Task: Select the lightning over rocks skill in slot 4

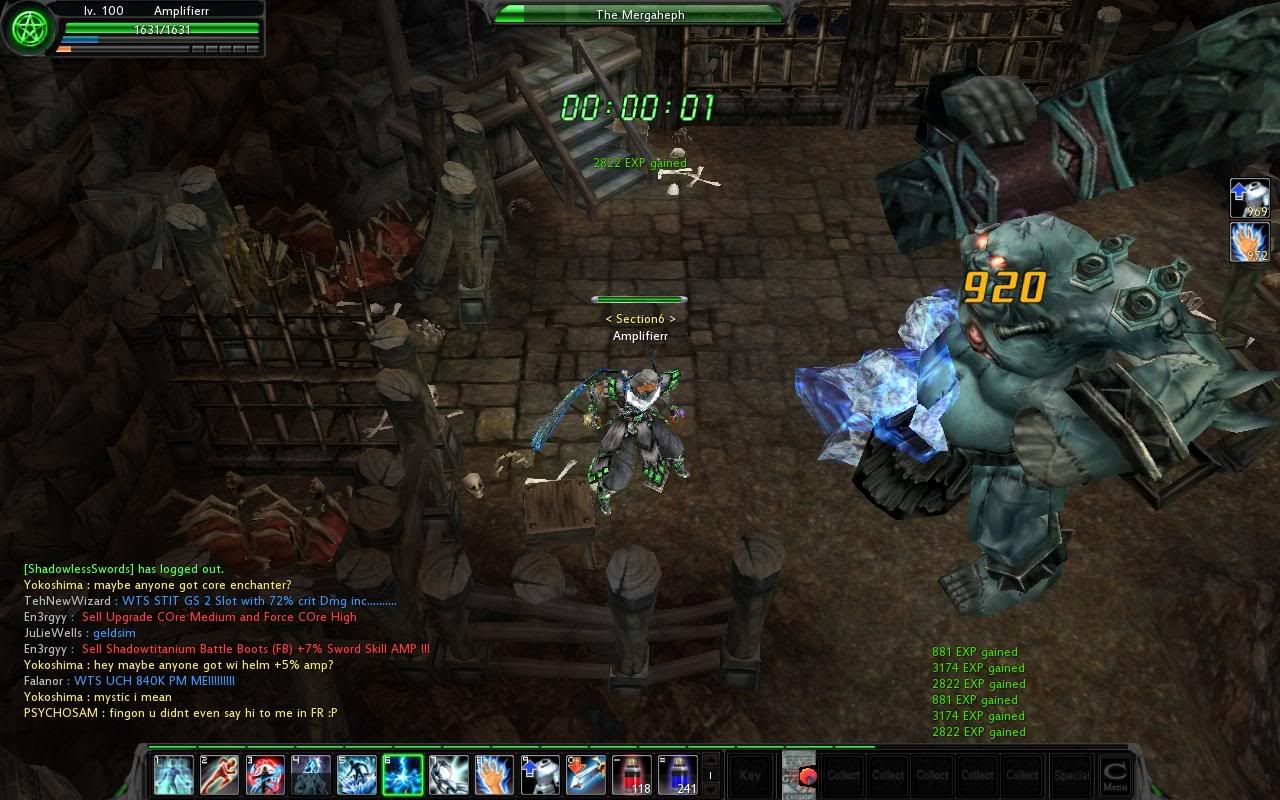Action: tap(311, 775)
